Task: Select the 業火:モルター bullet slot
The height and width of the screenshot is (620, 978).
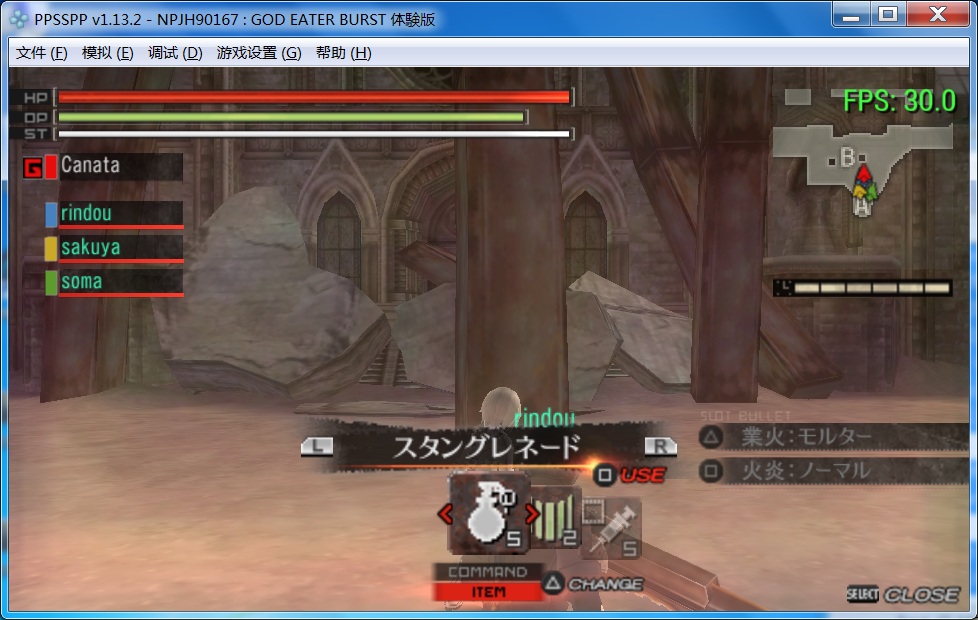Action: [x=820, y=436]
